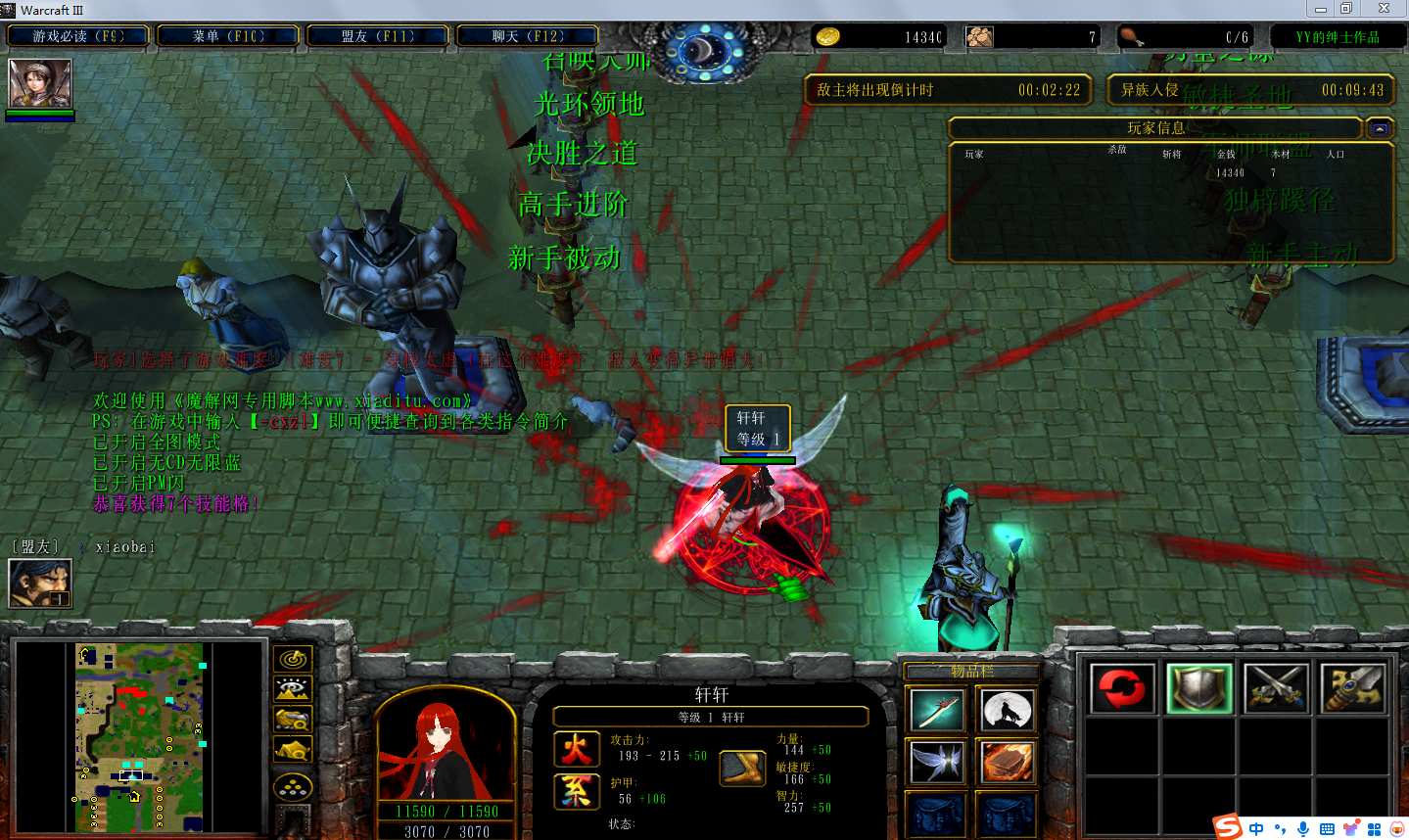
Task: Toggle the formation movement button
Action: pos(293,786)
